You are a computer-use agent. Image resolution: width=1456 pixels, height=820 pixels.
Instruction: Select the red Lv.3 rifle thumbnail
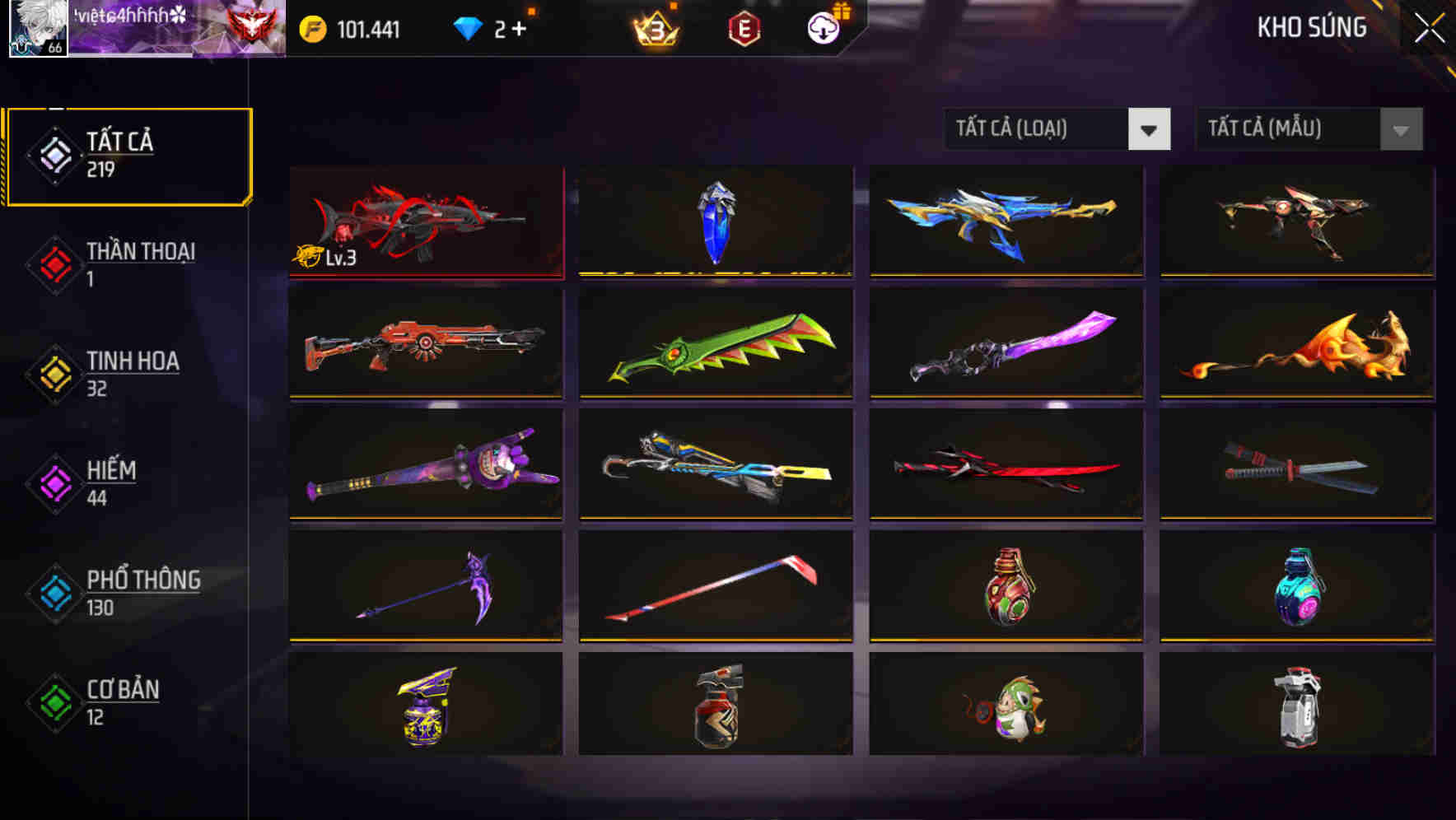tap(426, 222)
